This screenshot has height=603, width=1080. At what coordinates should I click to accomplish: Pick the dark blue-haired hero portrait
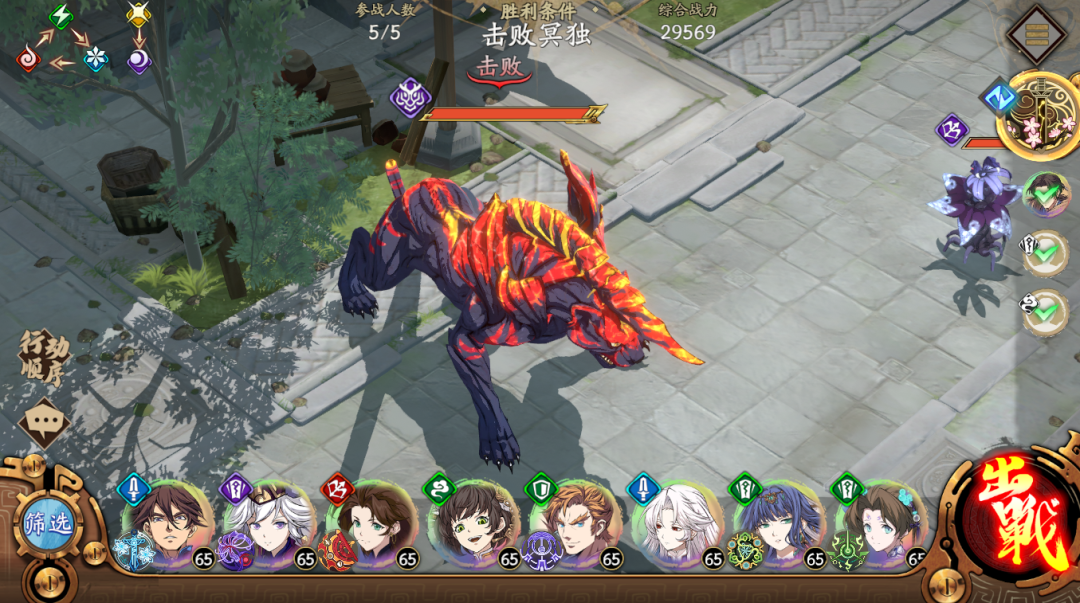click(779, 525)
